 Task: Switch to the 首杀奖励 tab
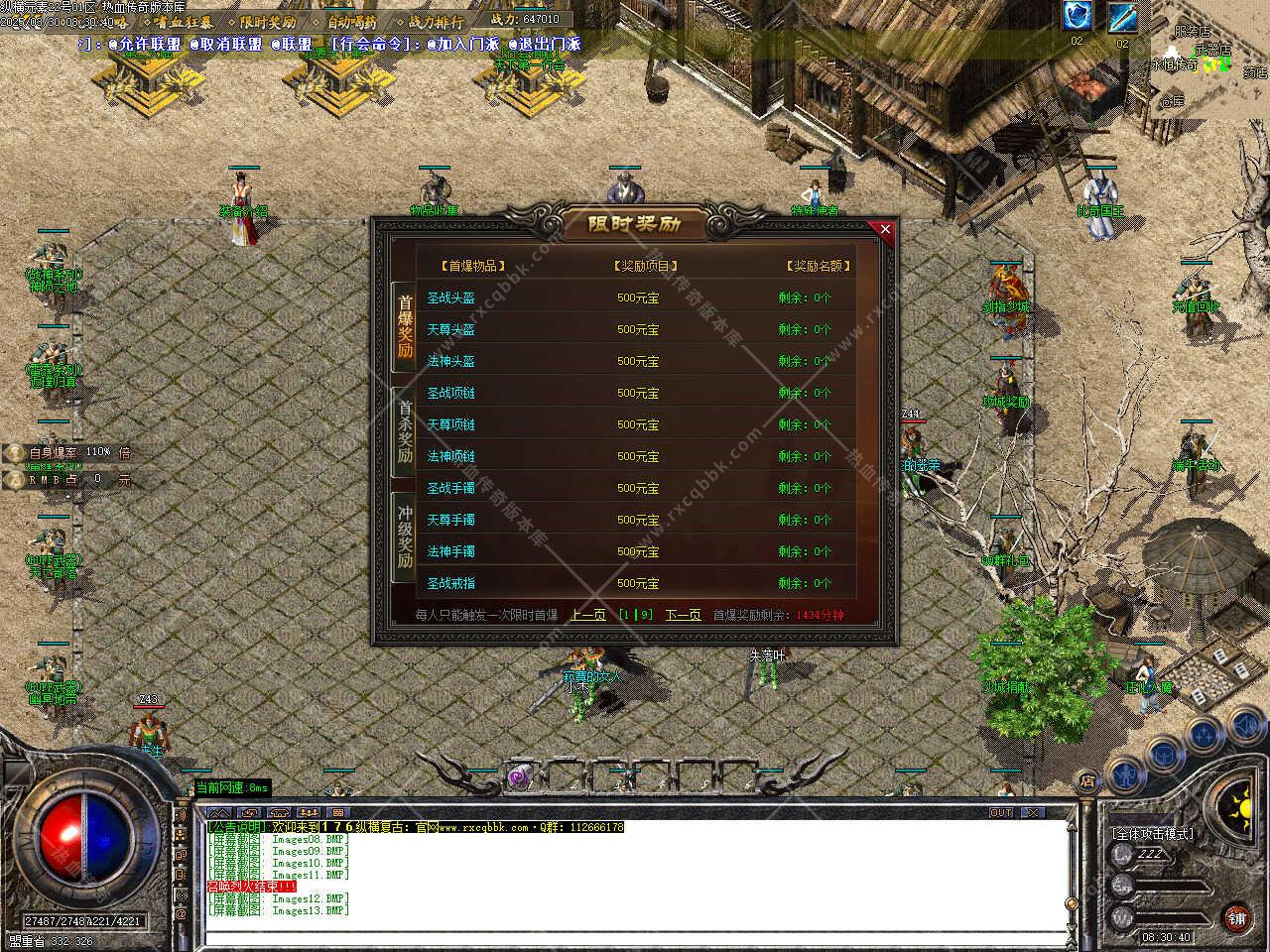(x=404, y=432)
